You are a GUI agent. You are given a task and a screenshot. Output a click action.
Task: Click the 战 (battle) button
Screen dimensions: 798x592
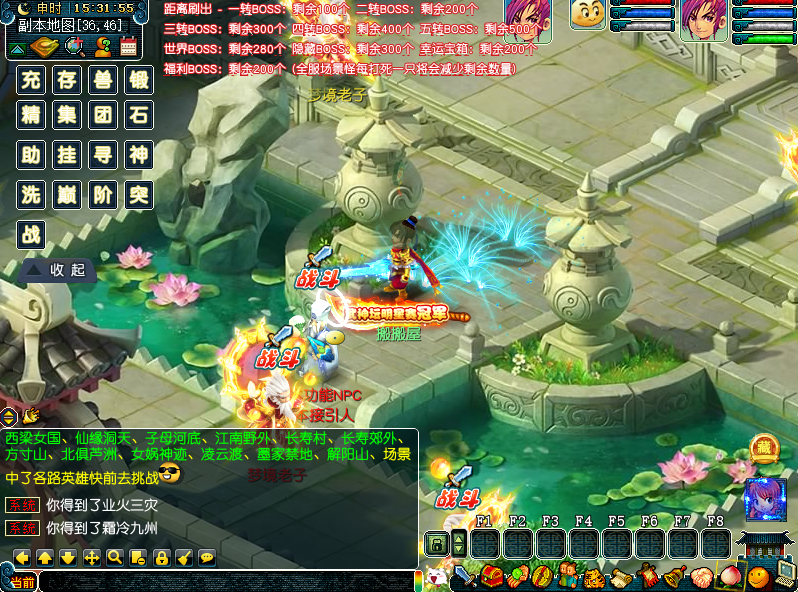point(32,234)
